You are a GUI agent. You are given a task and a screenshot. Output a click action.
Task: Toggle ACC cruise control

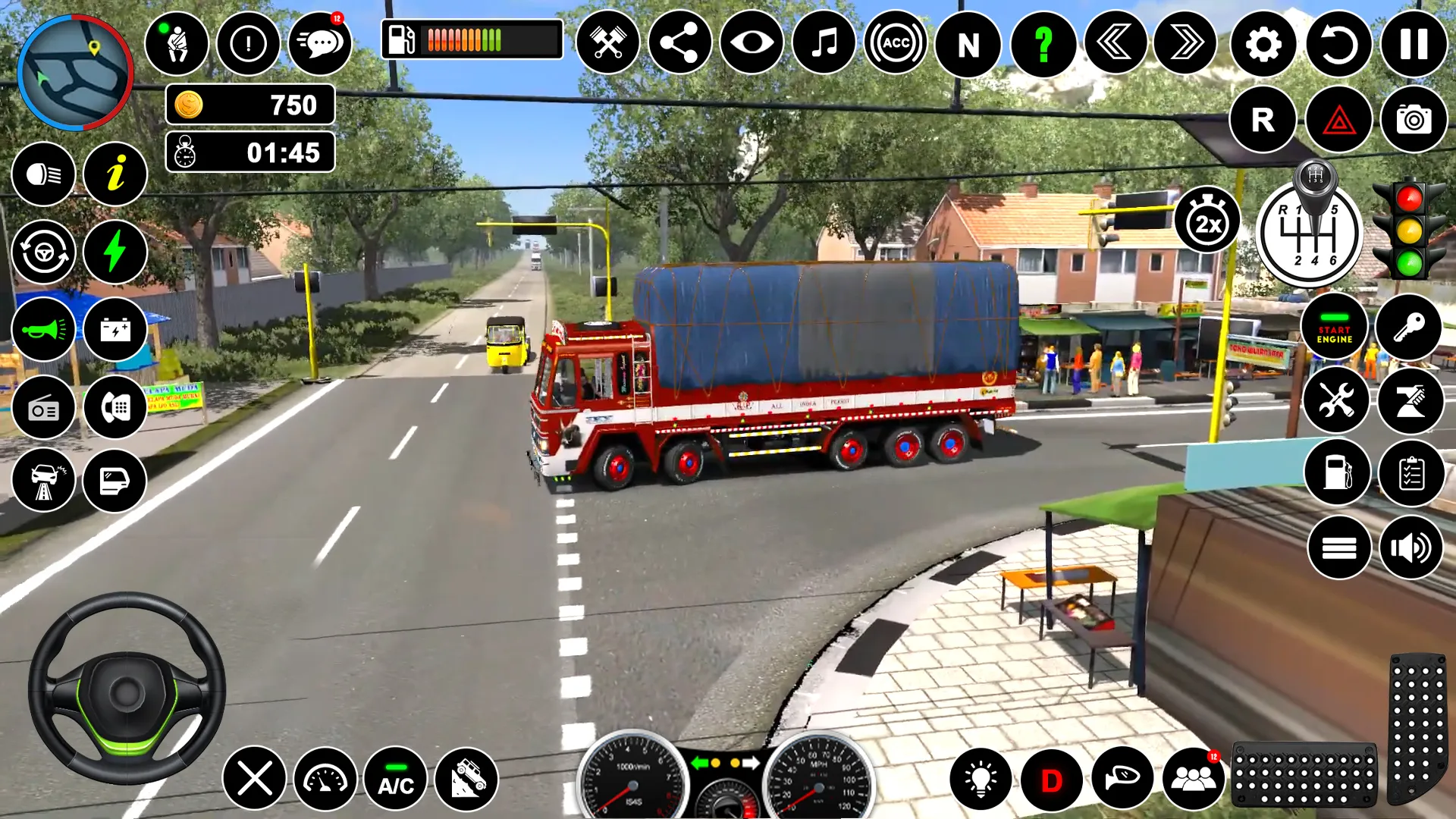click(x=896, y=43)
